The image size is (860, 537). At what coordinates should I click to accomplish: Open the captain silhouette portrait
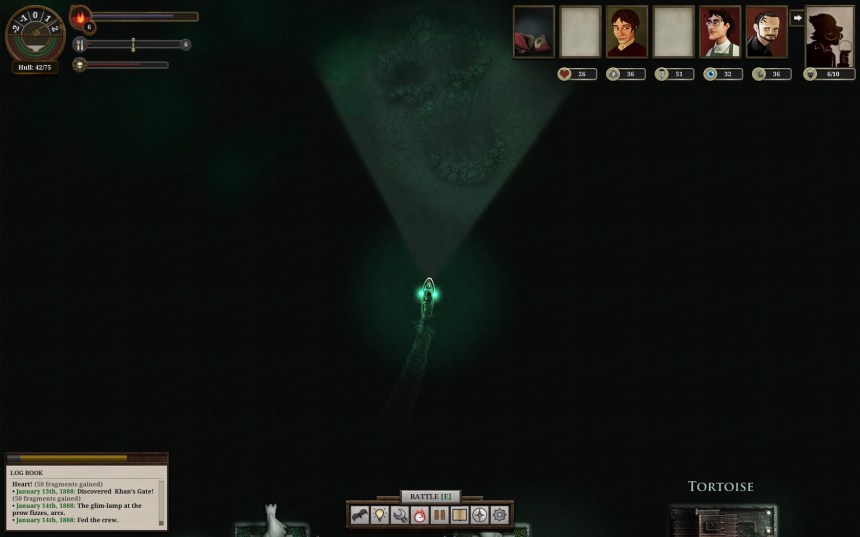tap(830, 36)
